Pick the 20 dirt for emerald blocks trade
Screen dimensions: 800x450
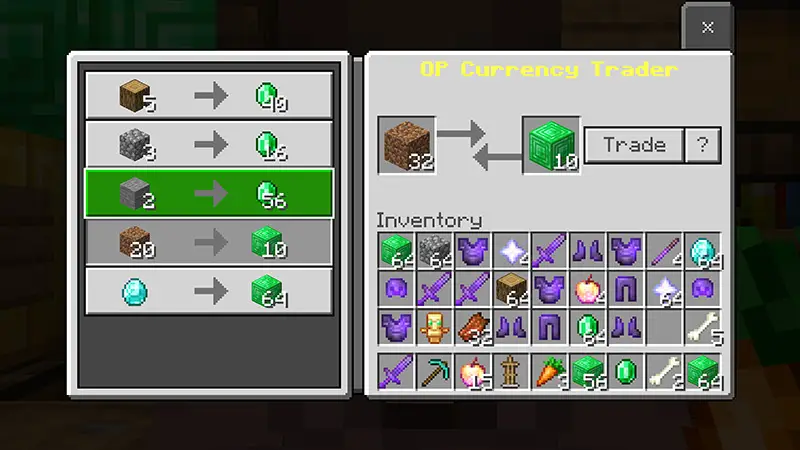point(208,242)
